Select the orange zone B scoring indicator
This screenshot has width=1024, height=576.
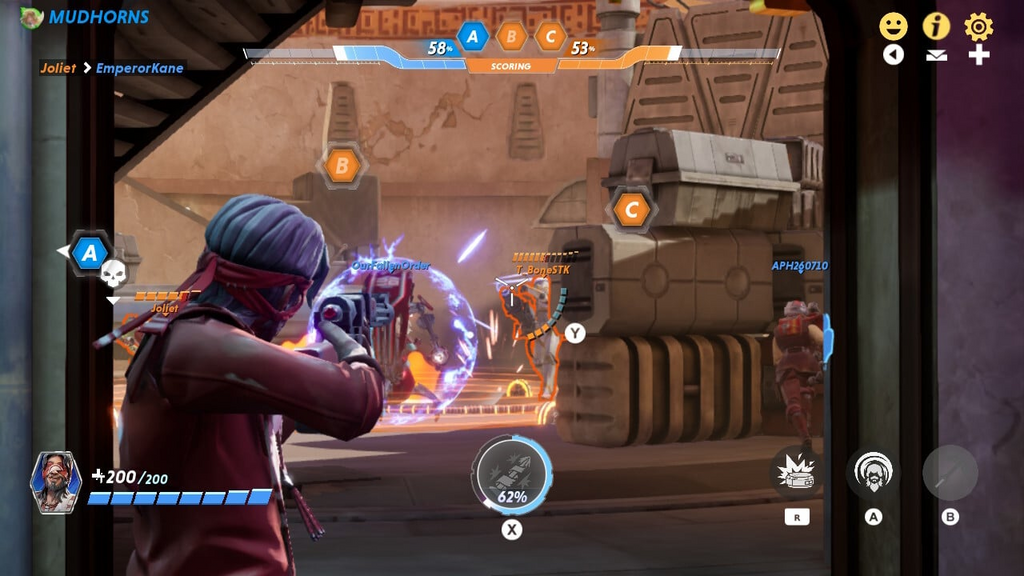point(511,38)
